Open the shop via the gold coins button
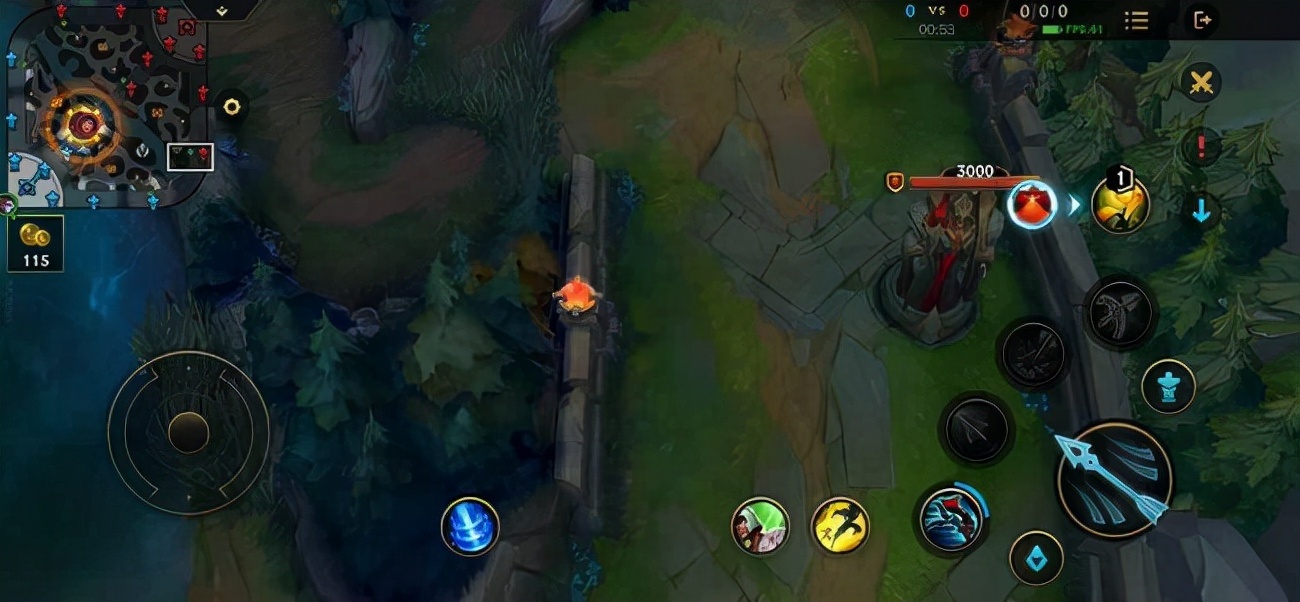This screenshot has height=602, width=1300. [x=36, y=243]
